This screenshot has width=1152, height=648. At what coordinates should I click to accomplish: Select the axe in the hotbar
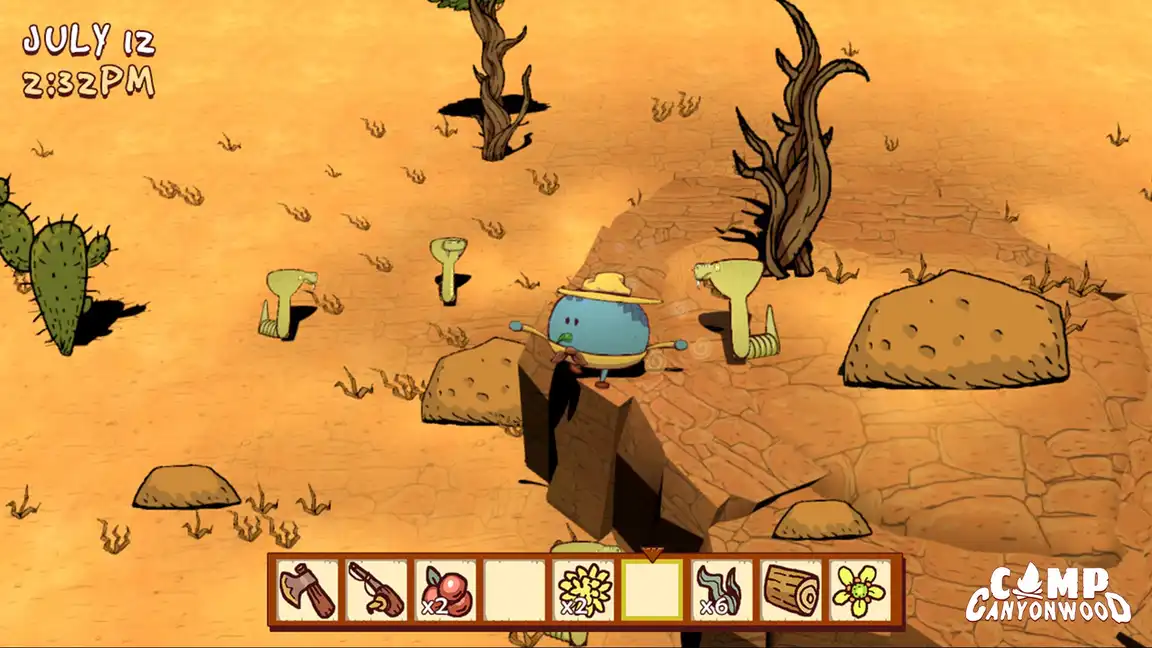pyautogui.click(x=307, y=590)
